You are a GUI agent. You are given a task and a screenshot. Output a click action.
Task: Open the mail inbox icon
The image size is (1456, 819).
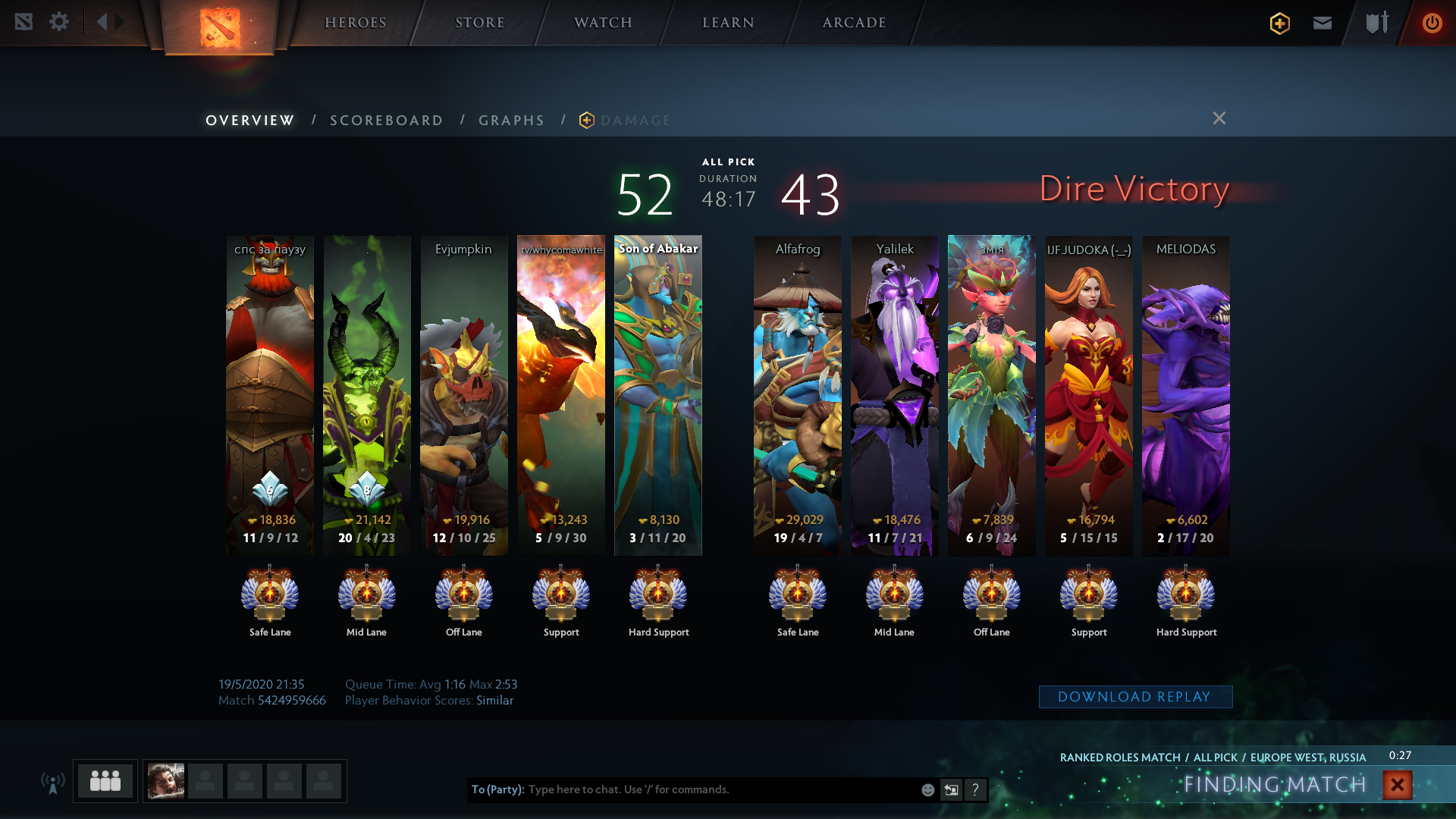[1323, 23]
